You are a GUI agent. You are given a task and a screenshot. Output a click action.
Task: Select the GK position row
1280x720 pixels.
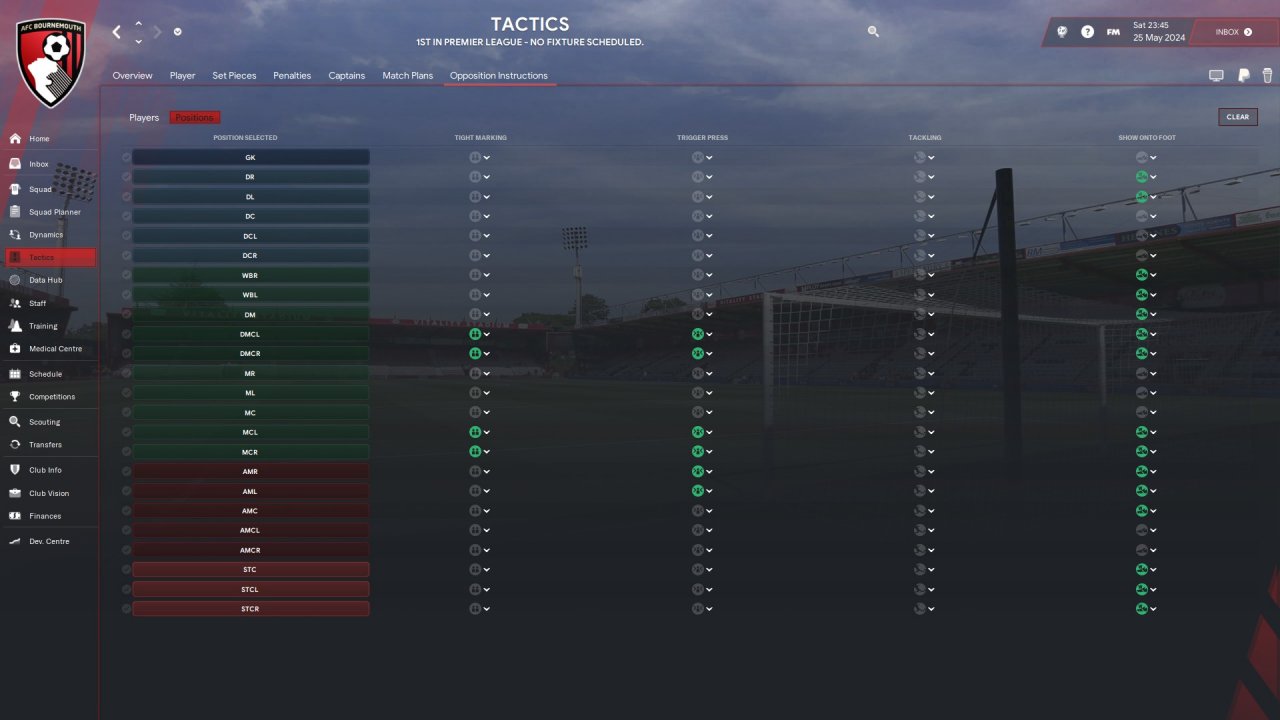tap(250, 158)
